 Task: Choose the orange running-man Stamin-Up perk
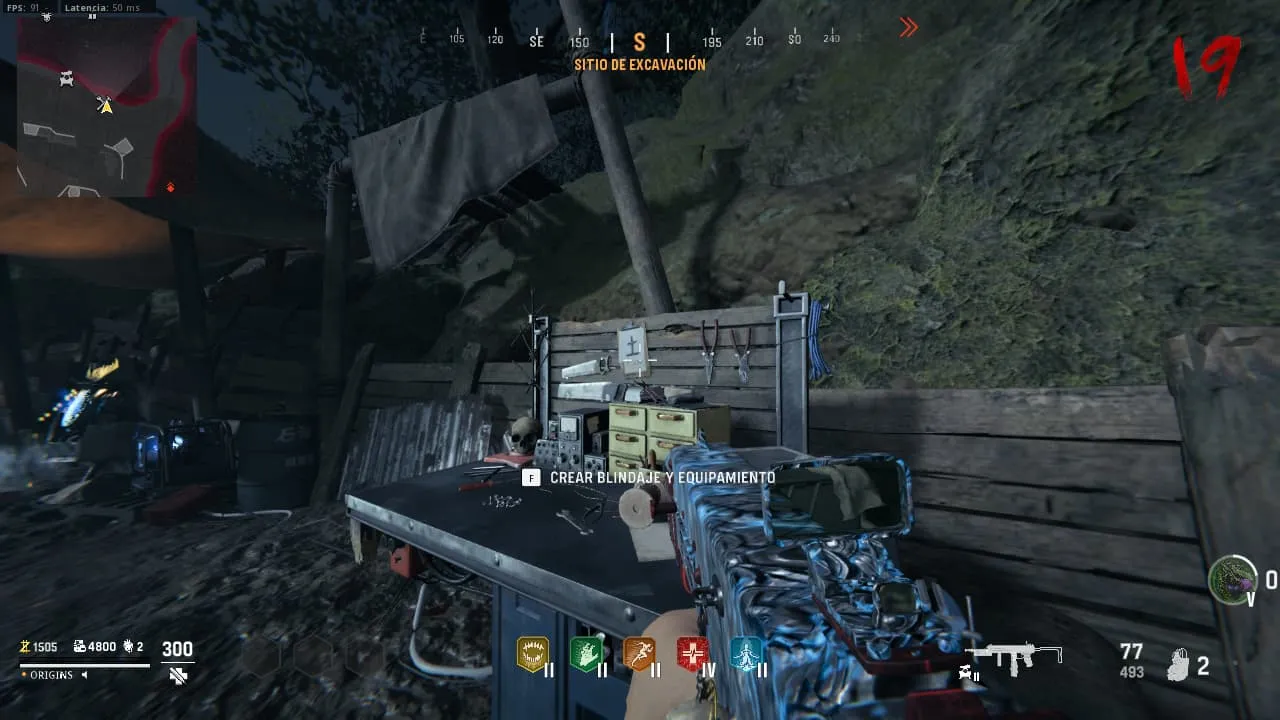[x=639, y=653]
